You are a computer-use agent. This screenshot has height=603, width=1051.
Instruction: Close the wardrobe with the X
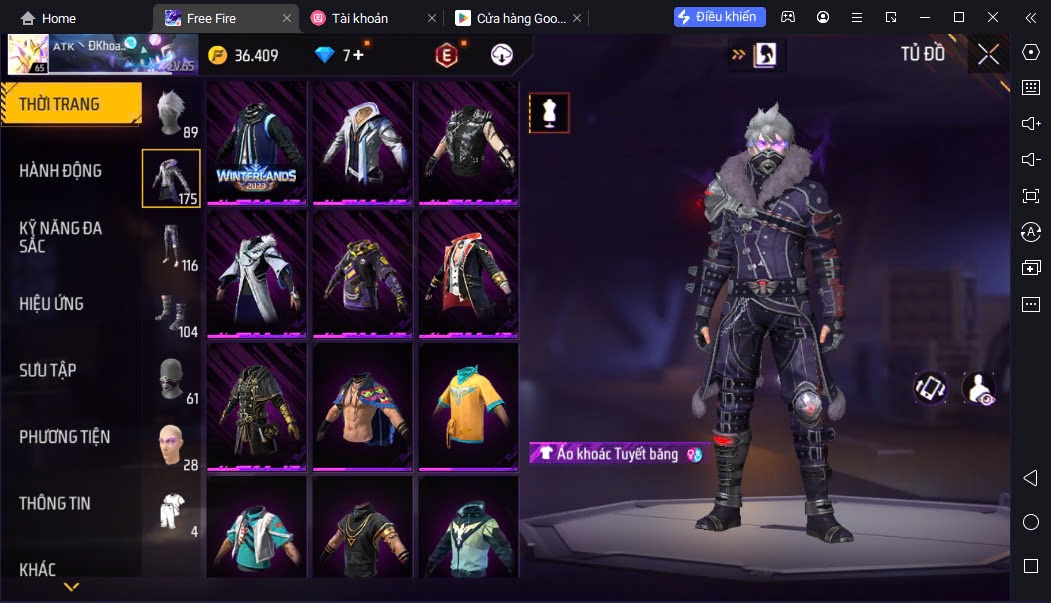click(988, 55)
